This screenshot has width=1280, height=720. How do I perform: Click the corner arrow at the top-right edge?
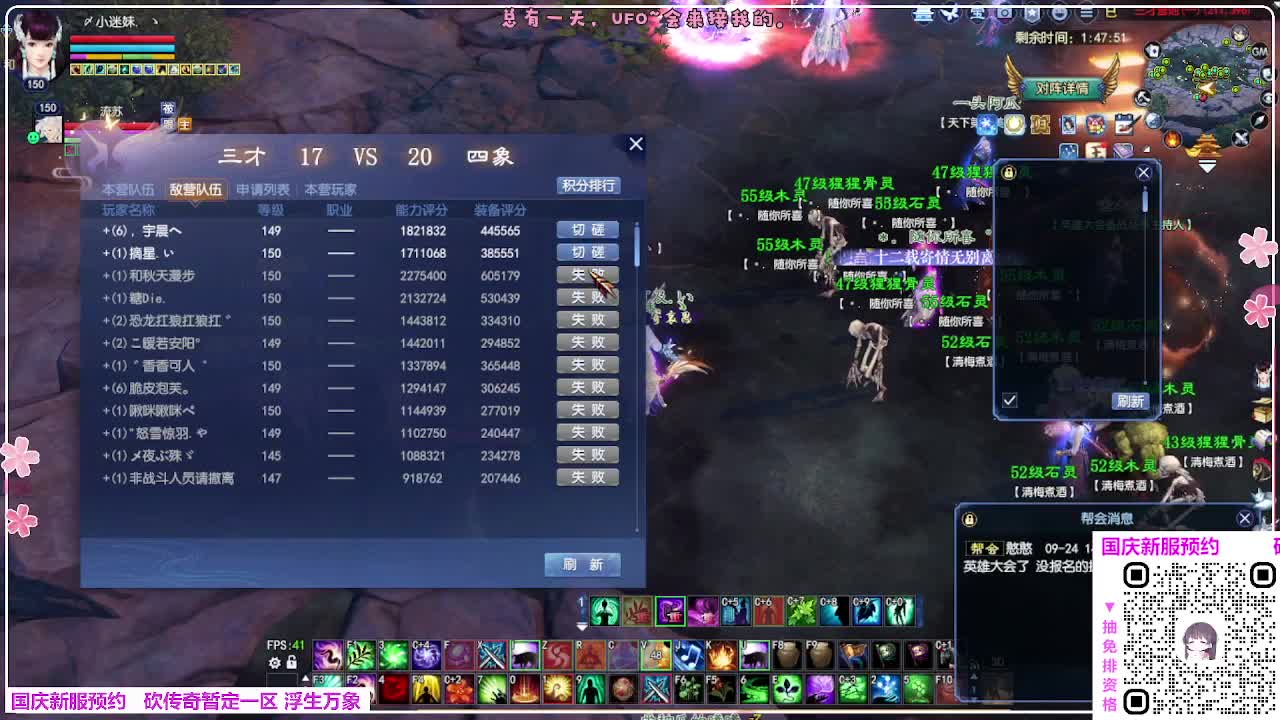pos(1275,5)
